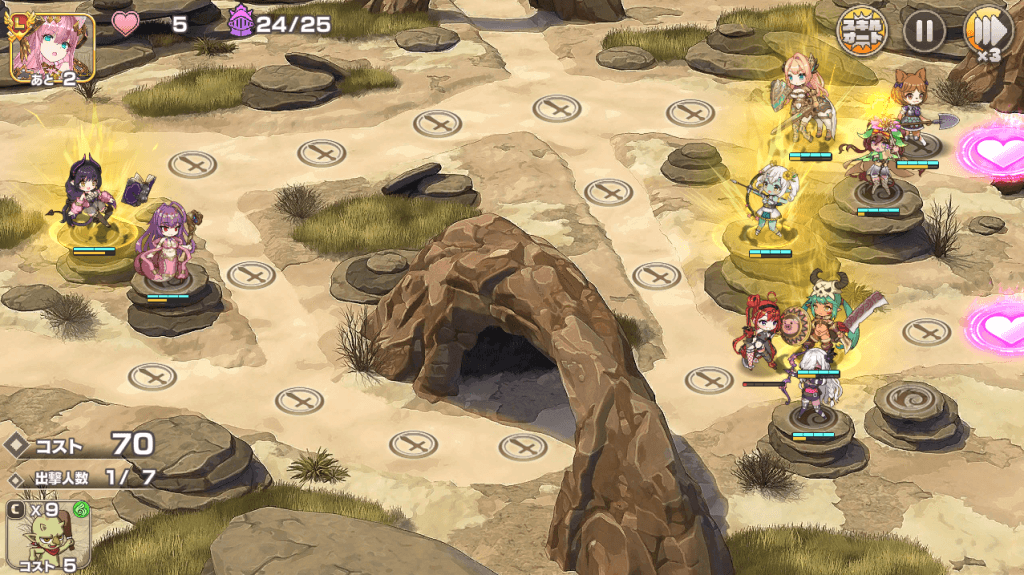
Task: Choose the goblin unit card costing 5
Action: [x=48, y=535]
